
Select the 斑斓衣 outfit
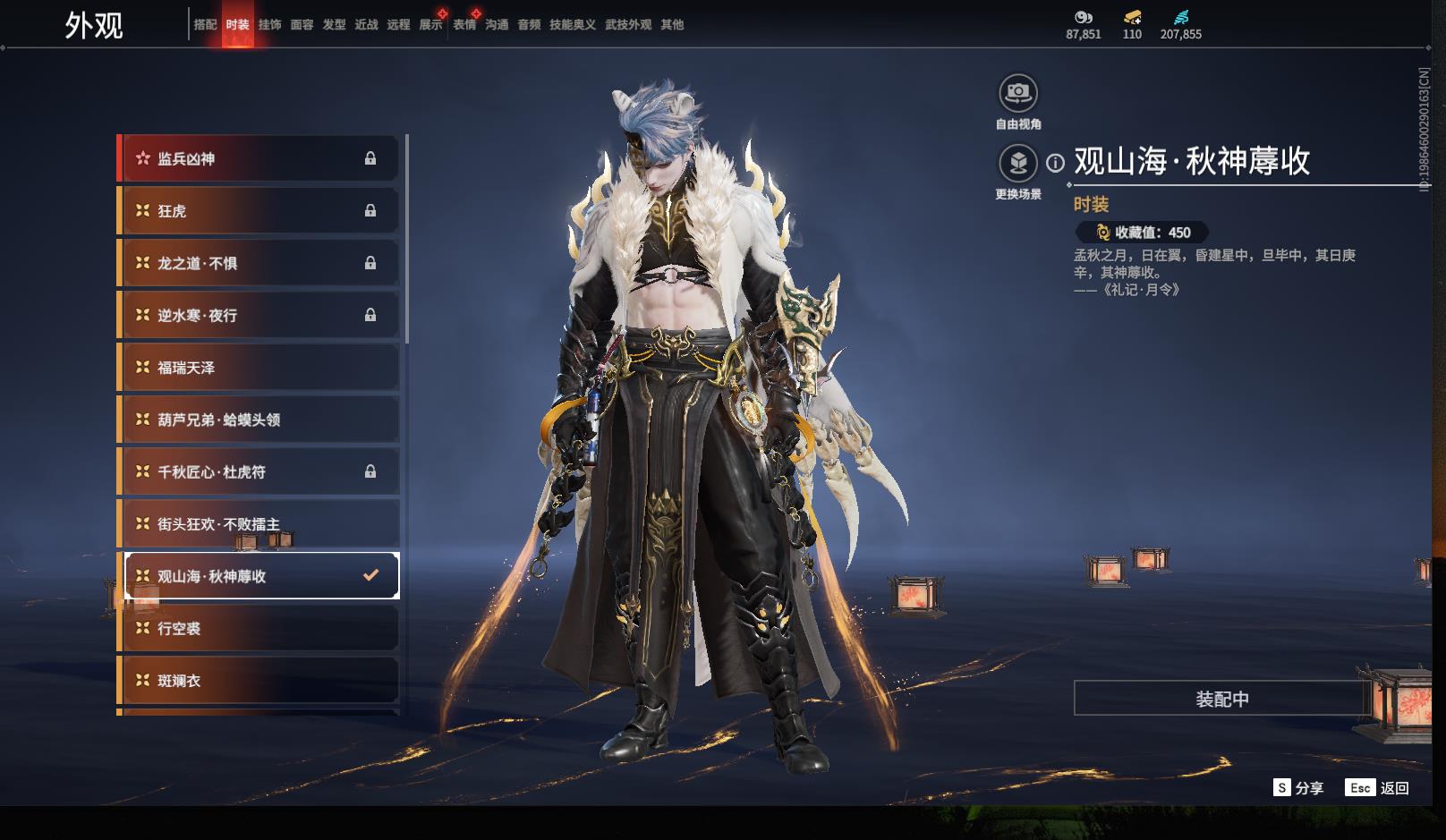[259, 681]
